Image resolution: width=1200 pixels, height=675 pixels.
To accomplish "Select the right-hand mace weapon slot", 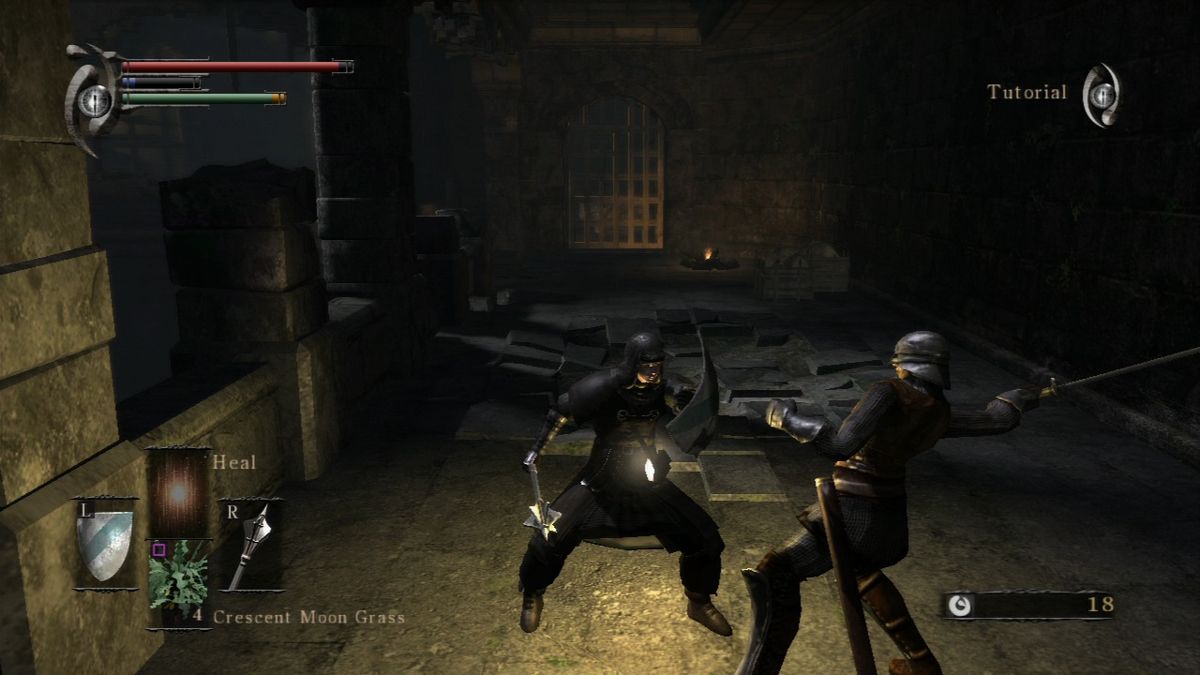I will pyautogui.click(x=249, y=544).
